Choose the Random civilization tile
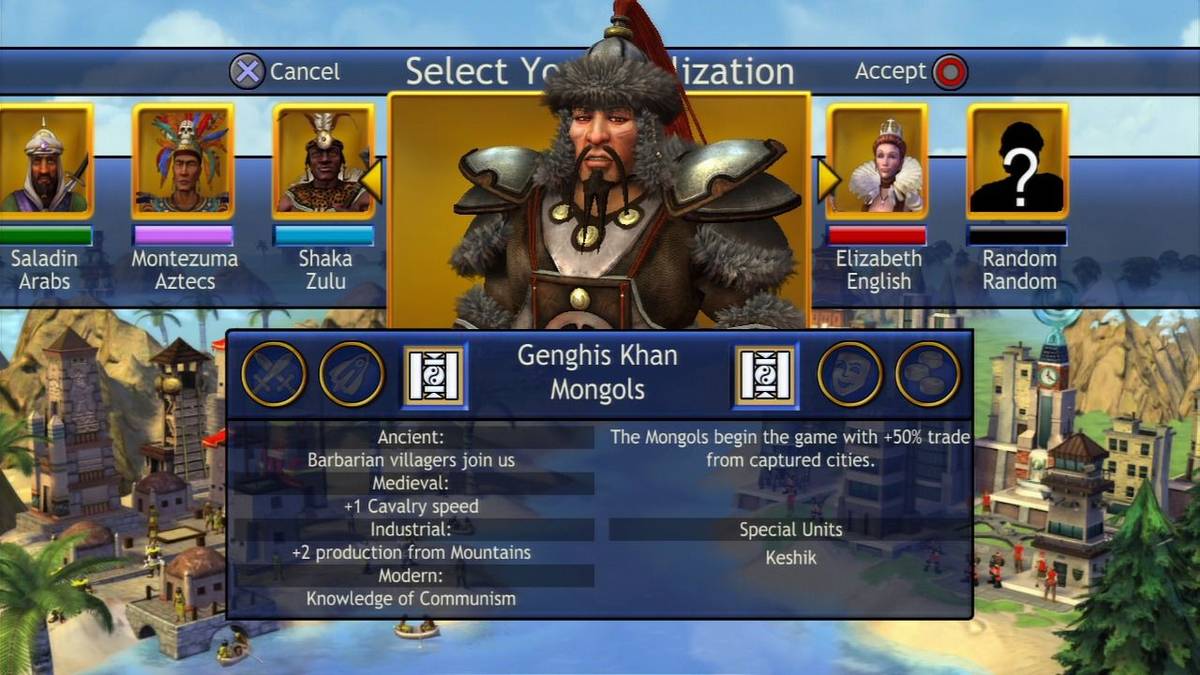This screenshot has width=1200, height=675. point(1017,162)
